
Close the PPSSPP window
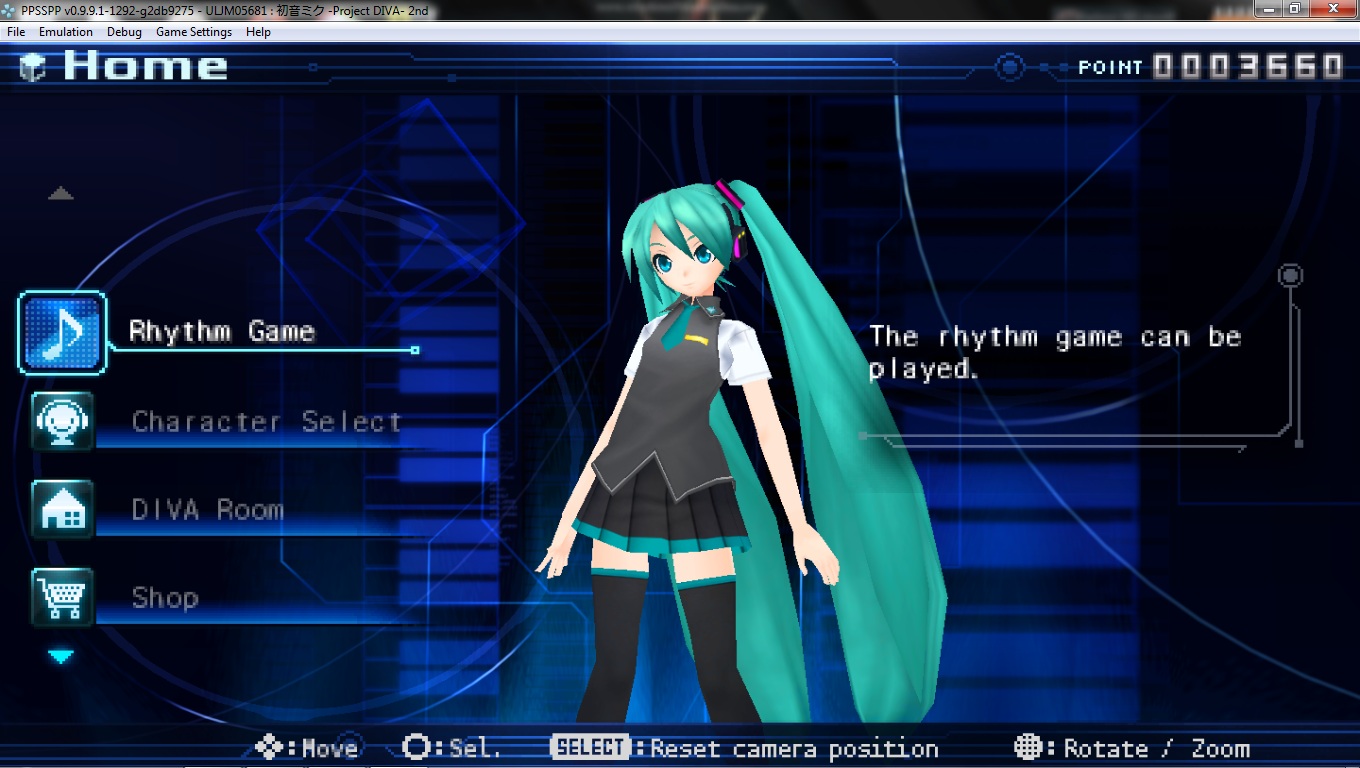(x=1332, y=9)
